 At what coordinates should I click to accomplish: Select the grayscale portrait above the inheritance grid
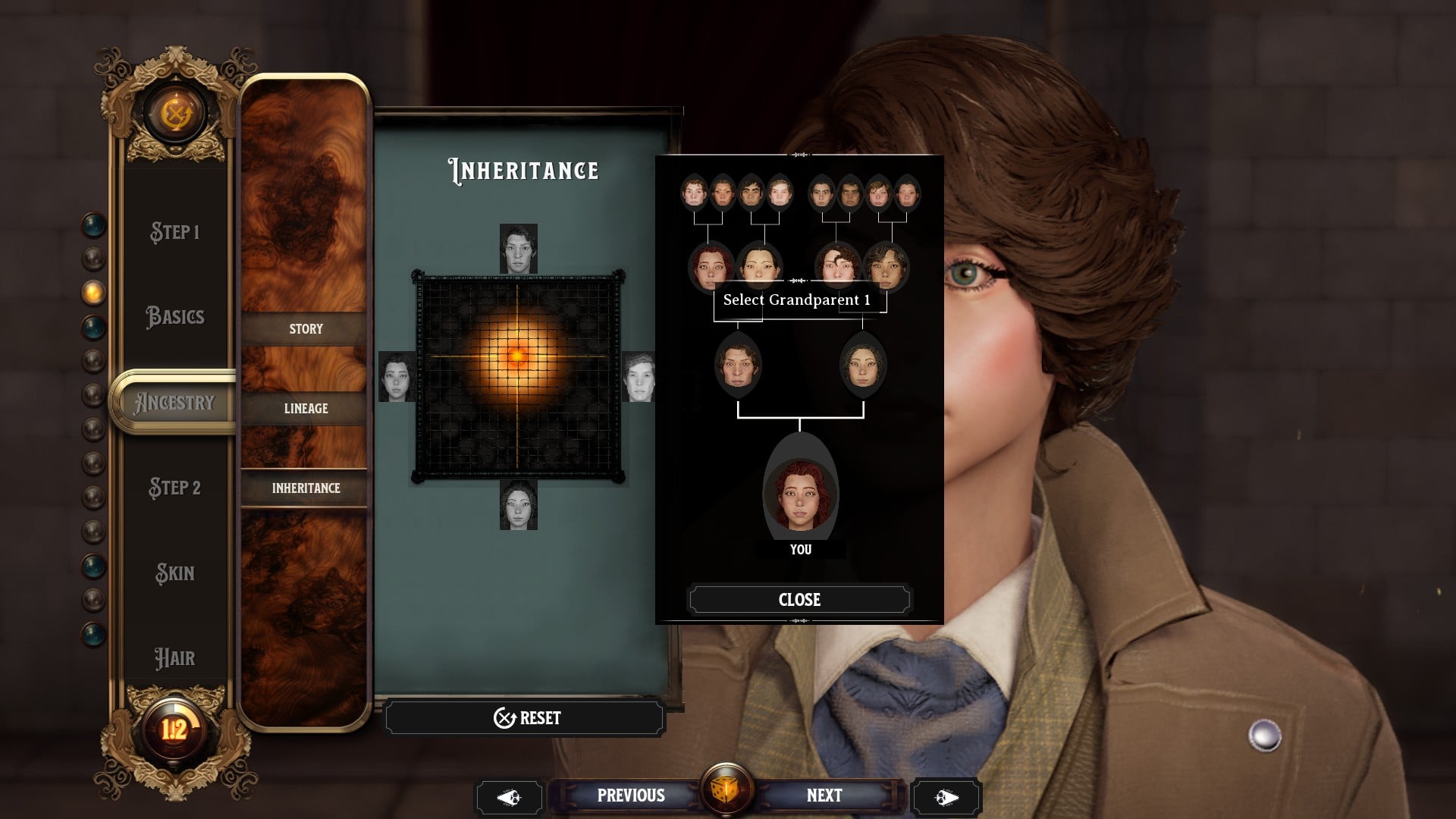coord(519,250)
